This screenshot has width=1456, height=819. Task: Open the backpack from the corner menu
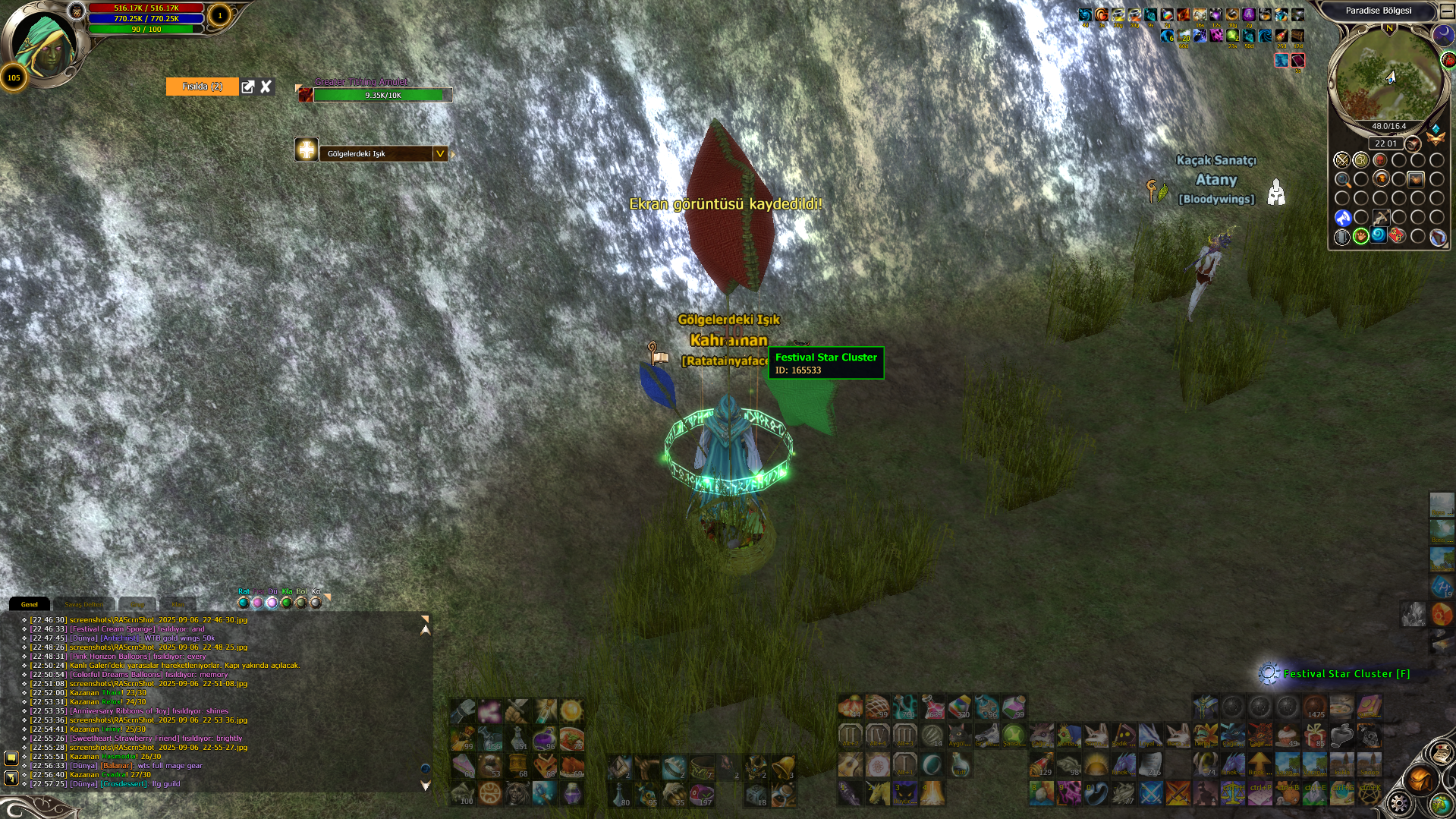pos(1420,780)
